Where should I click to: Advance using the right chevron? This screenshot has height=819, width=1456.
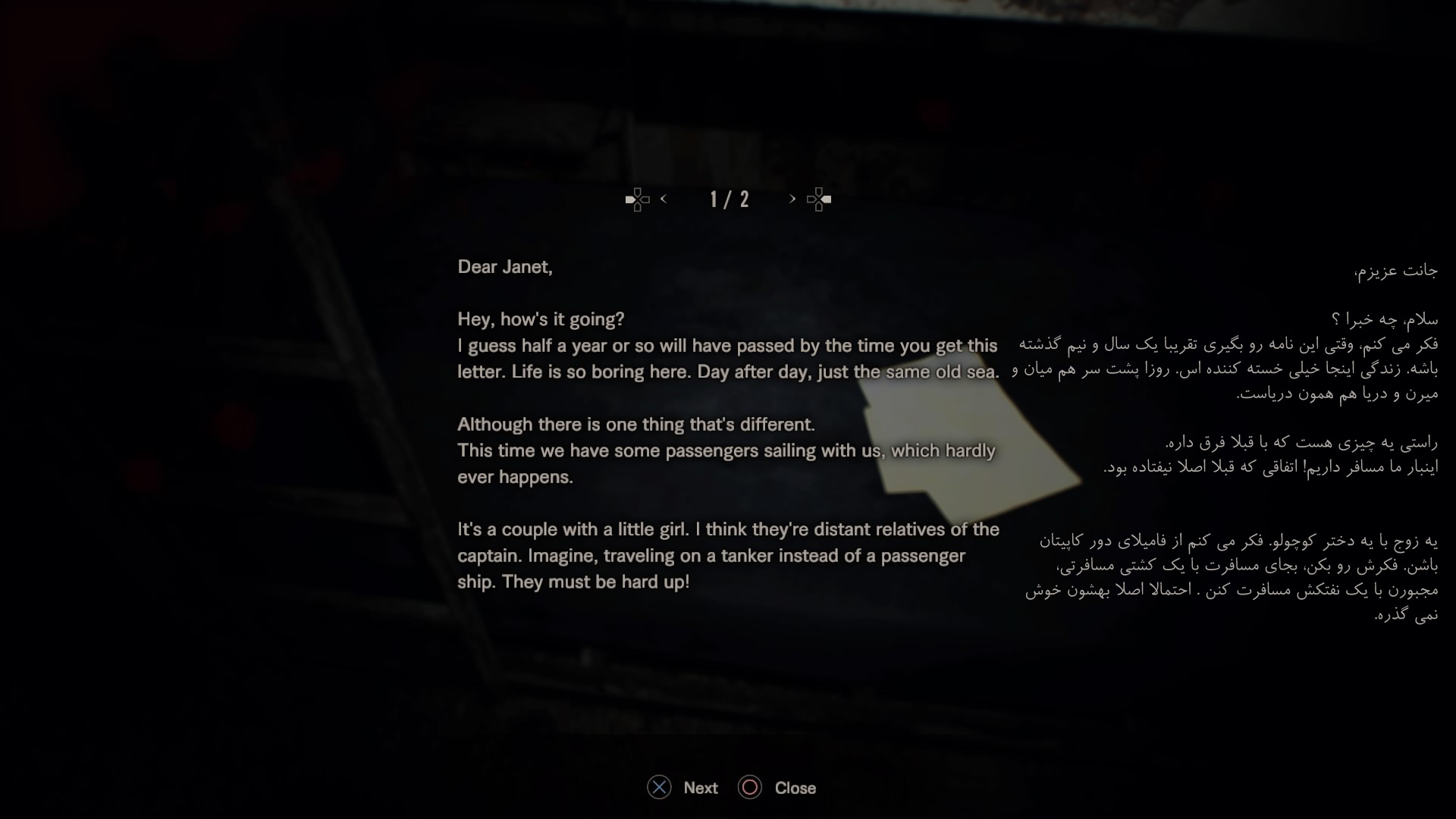click(792, 199)
